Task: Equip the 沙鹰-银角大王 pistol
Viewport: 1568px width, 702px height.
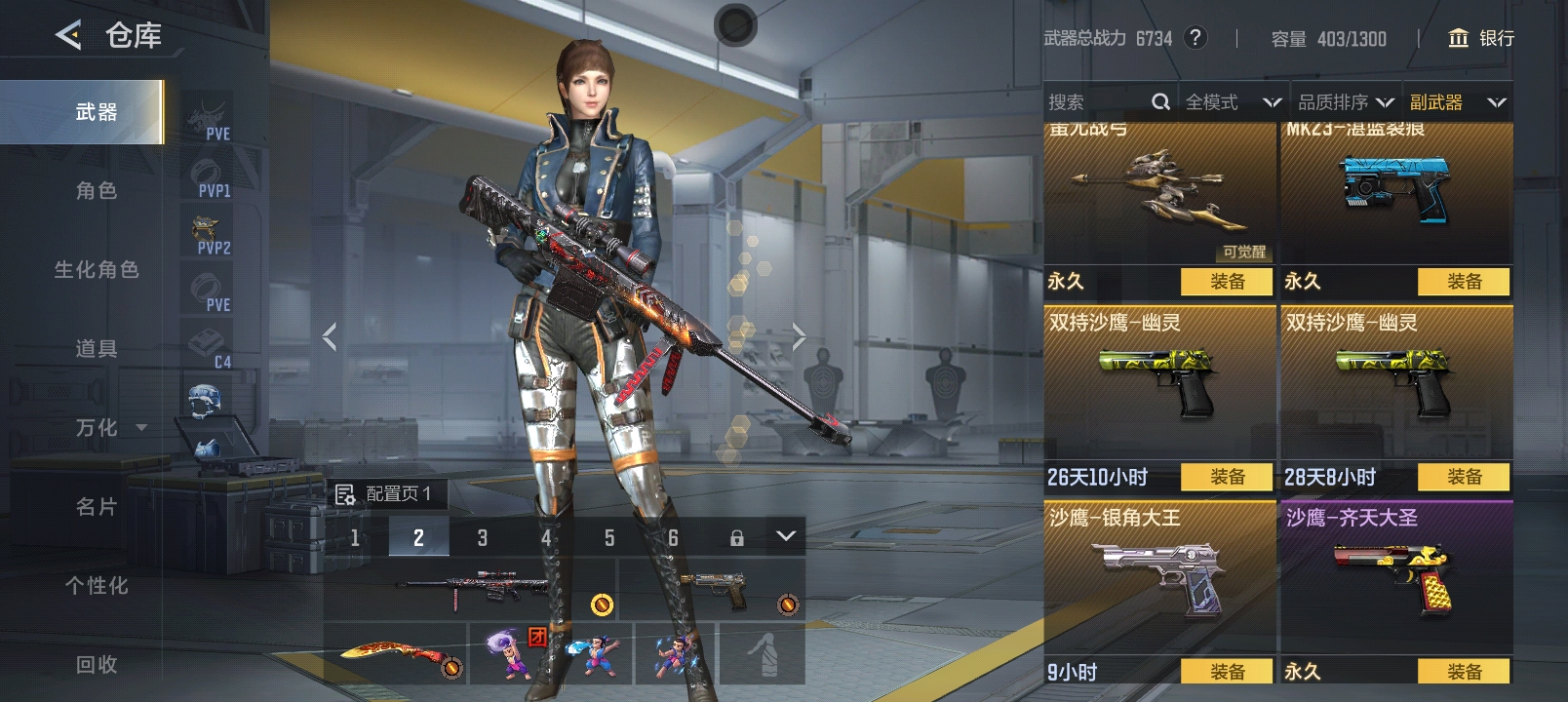Action: pos(1227,671)
